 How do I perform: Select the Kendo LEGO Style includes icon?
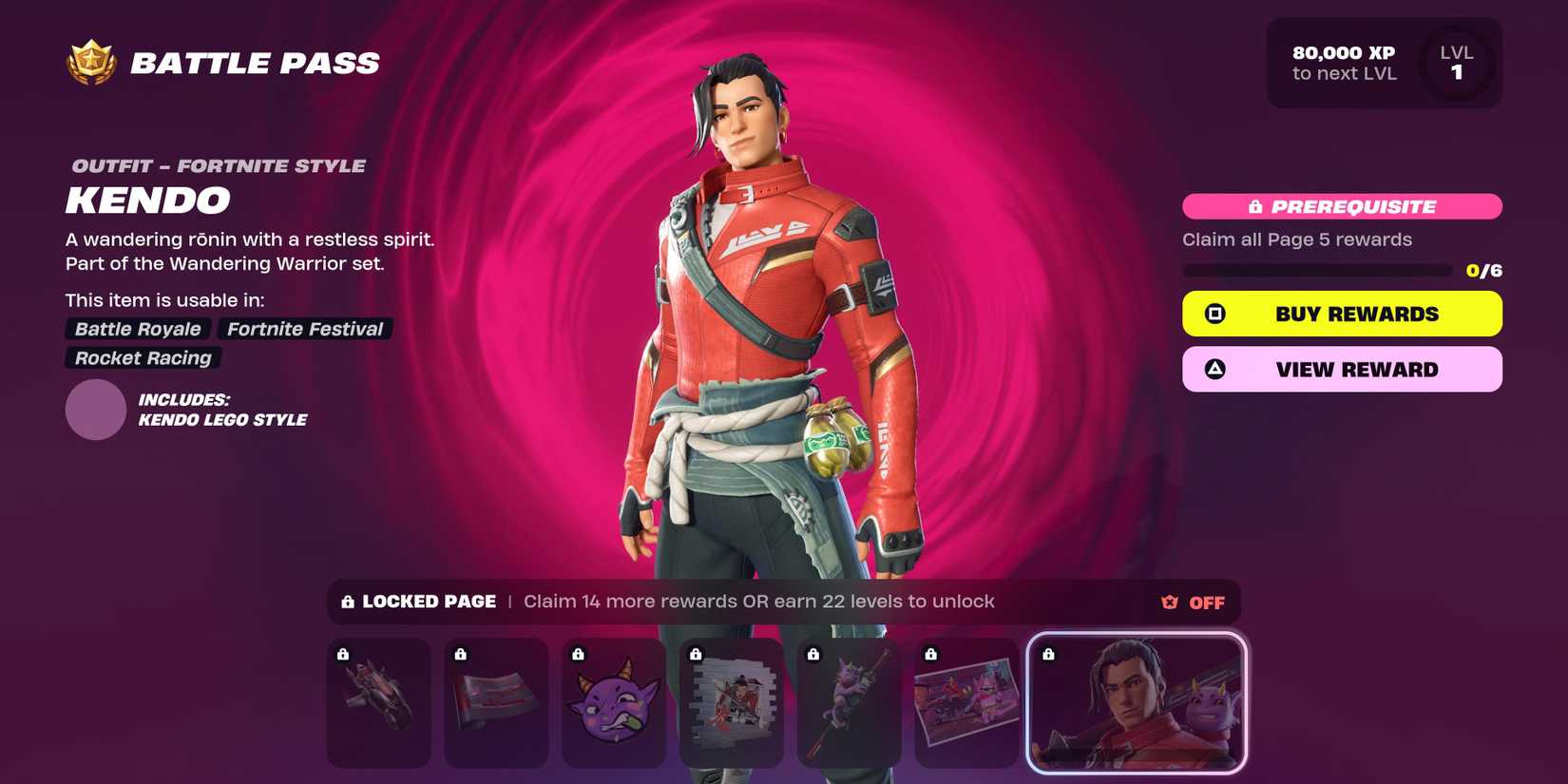click(x=95, y=410)
